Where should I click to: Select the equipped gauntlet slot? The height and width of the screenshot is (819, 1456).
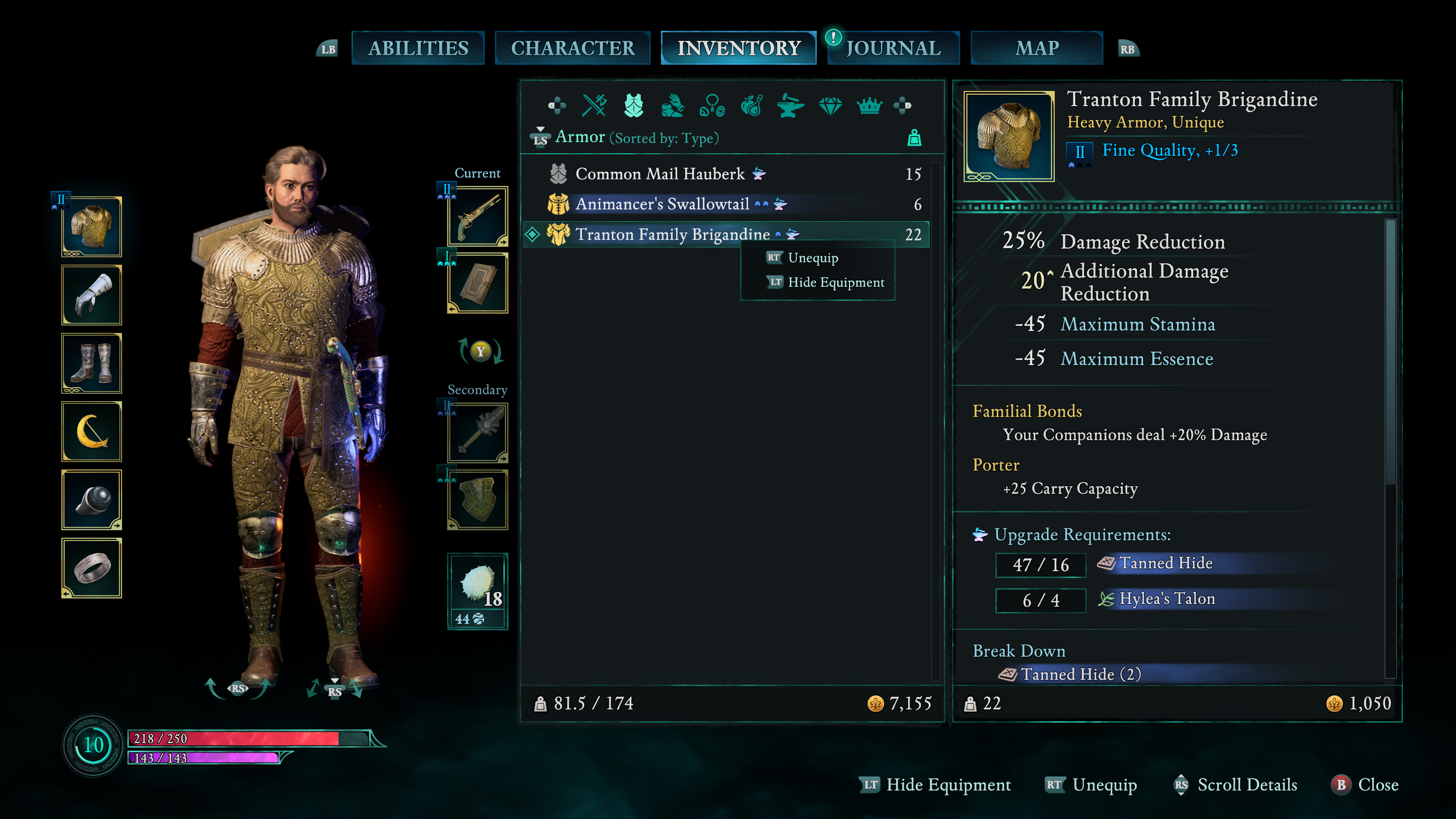coord(91,295)
